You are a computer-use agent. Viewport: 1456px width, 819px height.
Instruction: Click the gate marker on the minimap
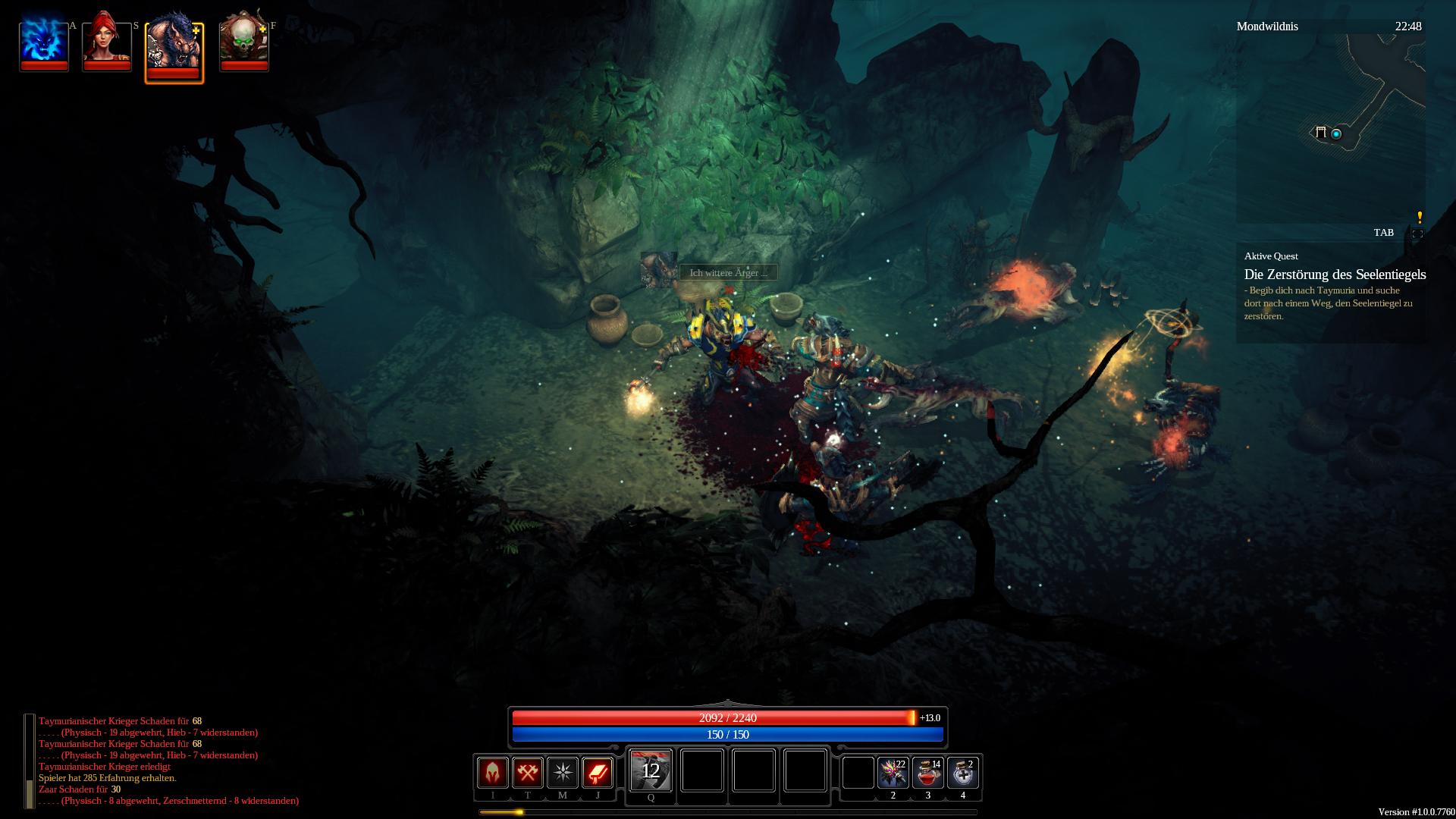tap(1321, 133)
